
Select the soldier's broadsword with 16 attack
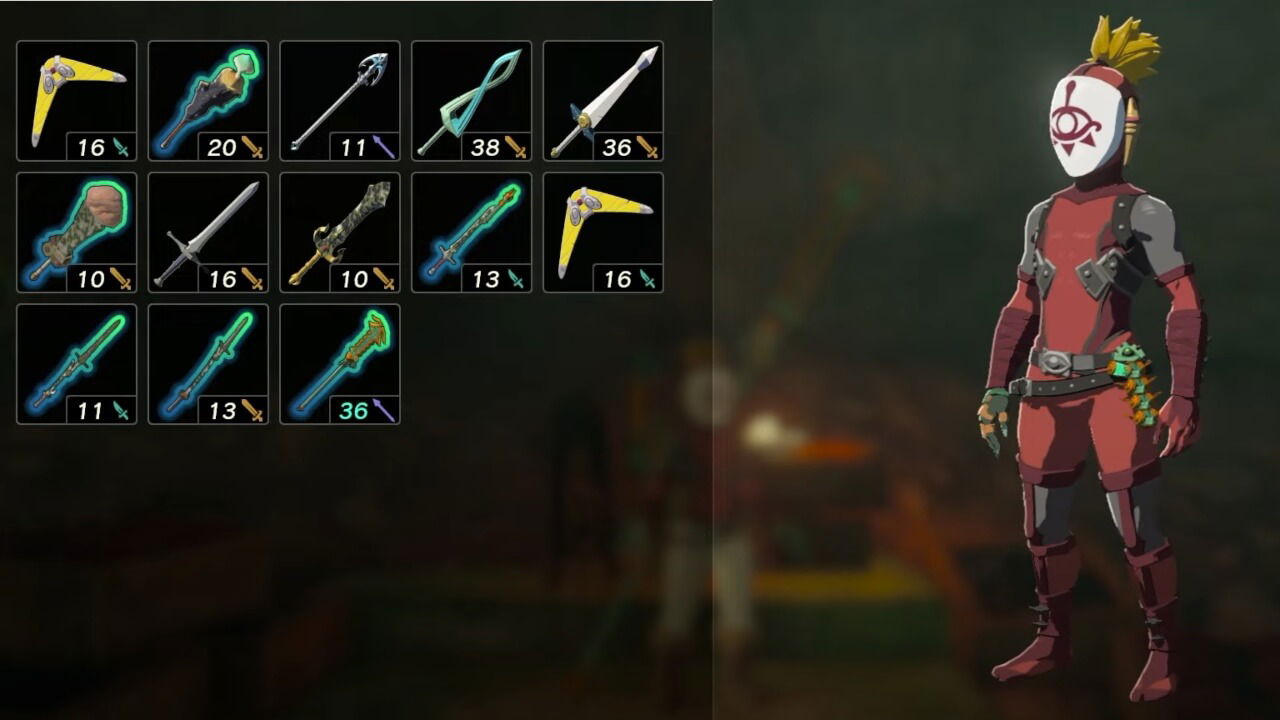[x=208, y=228]
